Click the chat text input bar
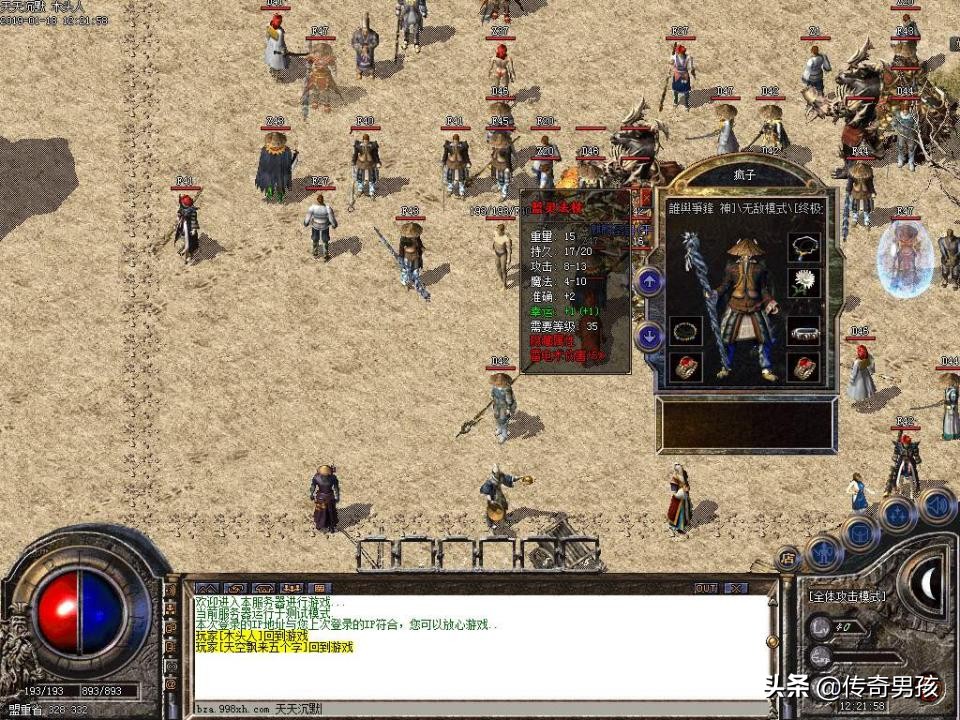Viewport: 960px width, 720px height. [x=480, y=708]
